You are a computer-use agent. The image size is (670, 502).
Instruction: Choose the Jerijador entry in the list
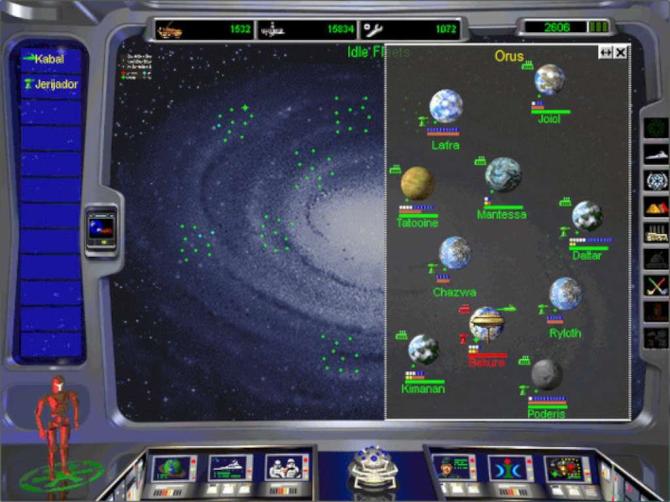click(x=50, y=84)
